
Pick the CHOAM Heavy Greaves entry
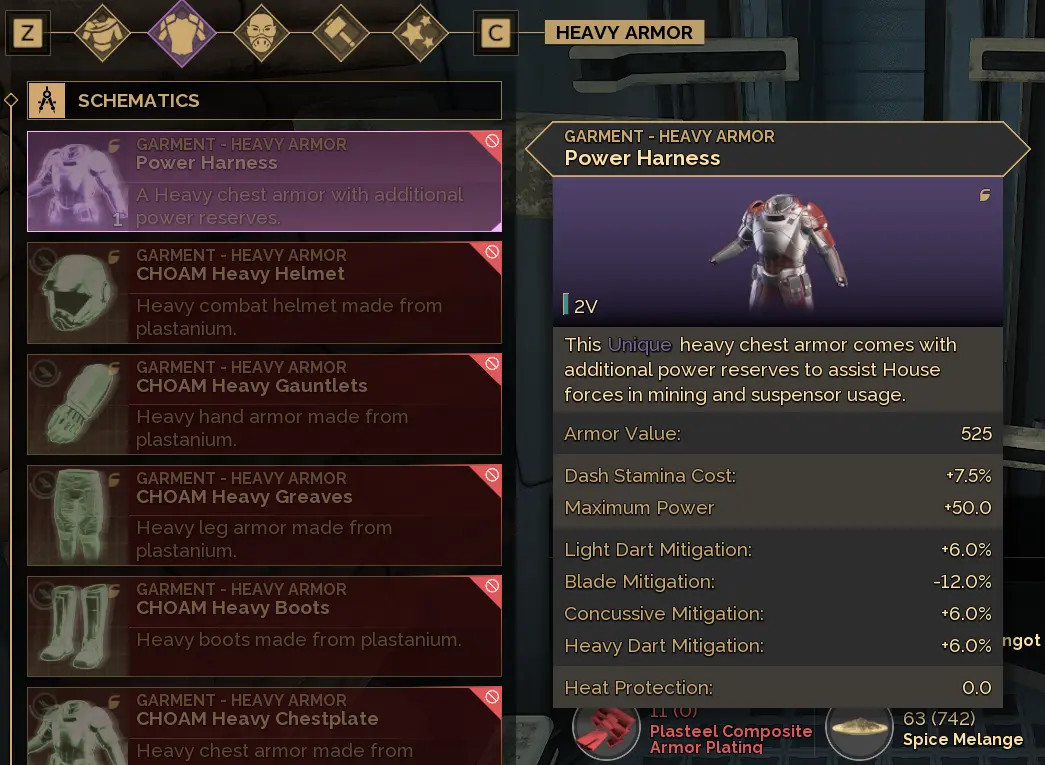[264, 515]
